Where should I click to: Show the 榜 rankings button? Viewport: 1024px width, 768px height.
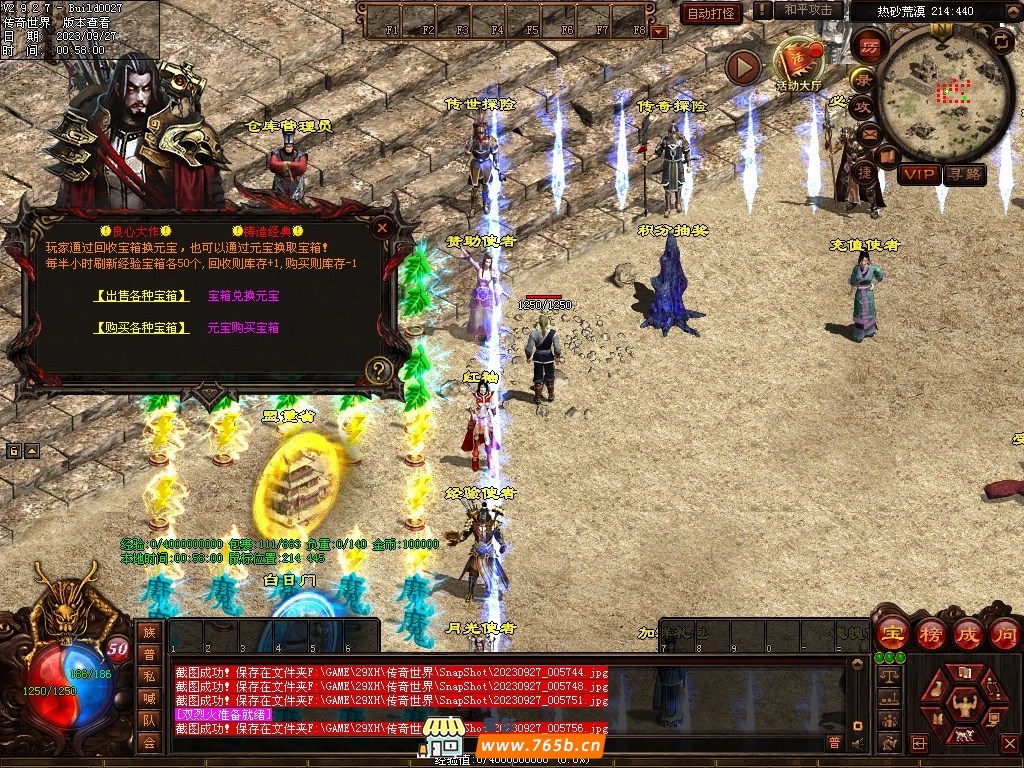point(930,633)
